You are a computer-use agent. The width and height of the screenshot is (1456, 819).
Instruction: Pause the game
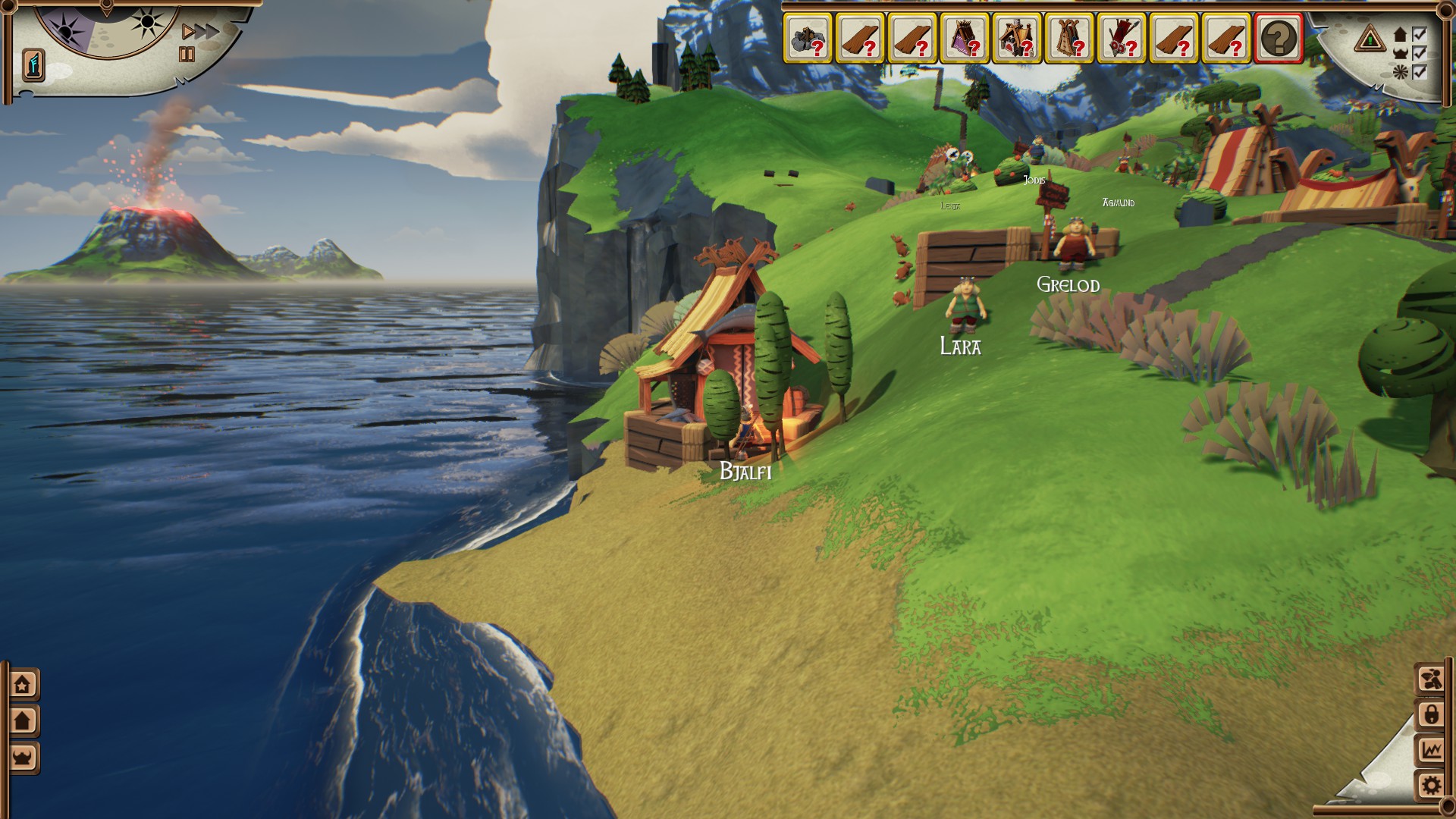tap(187, 55)
